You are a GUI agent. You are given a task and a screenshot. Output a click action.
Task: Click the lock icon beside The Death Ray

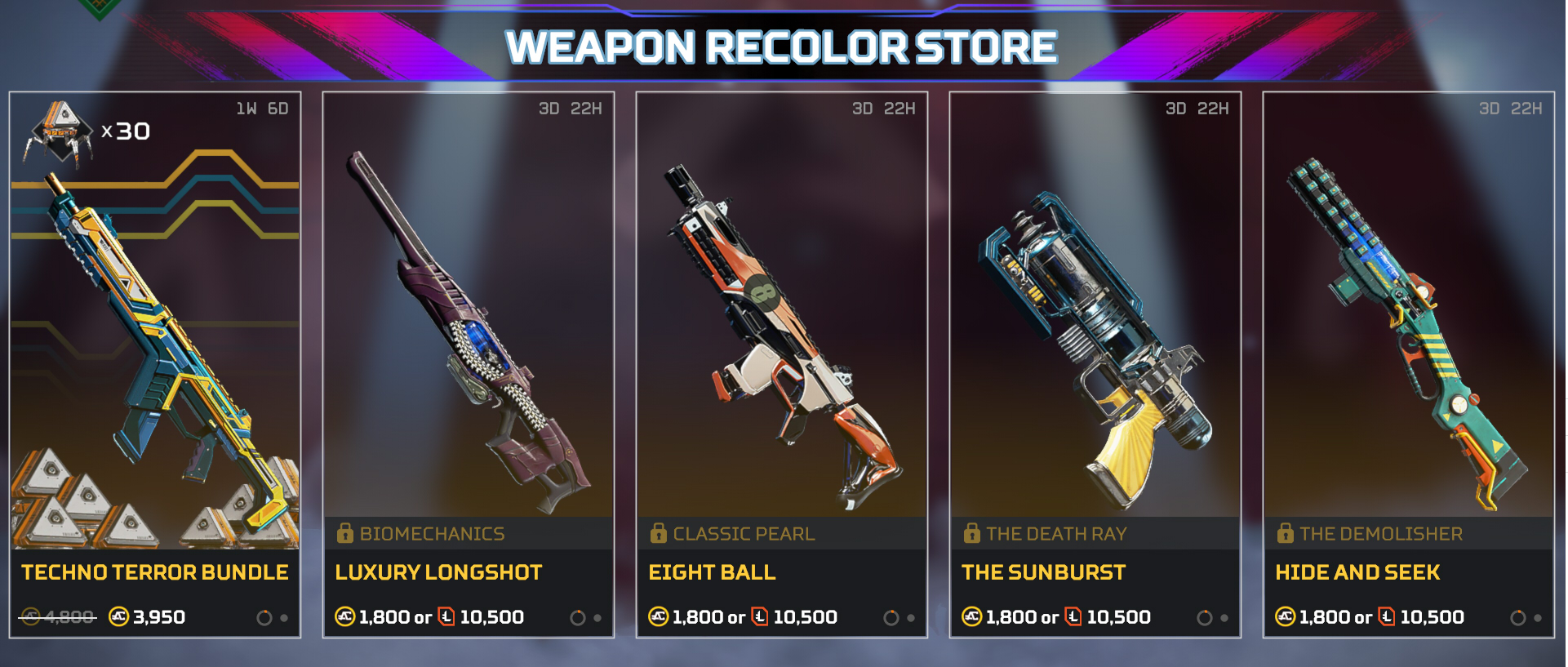971,533
